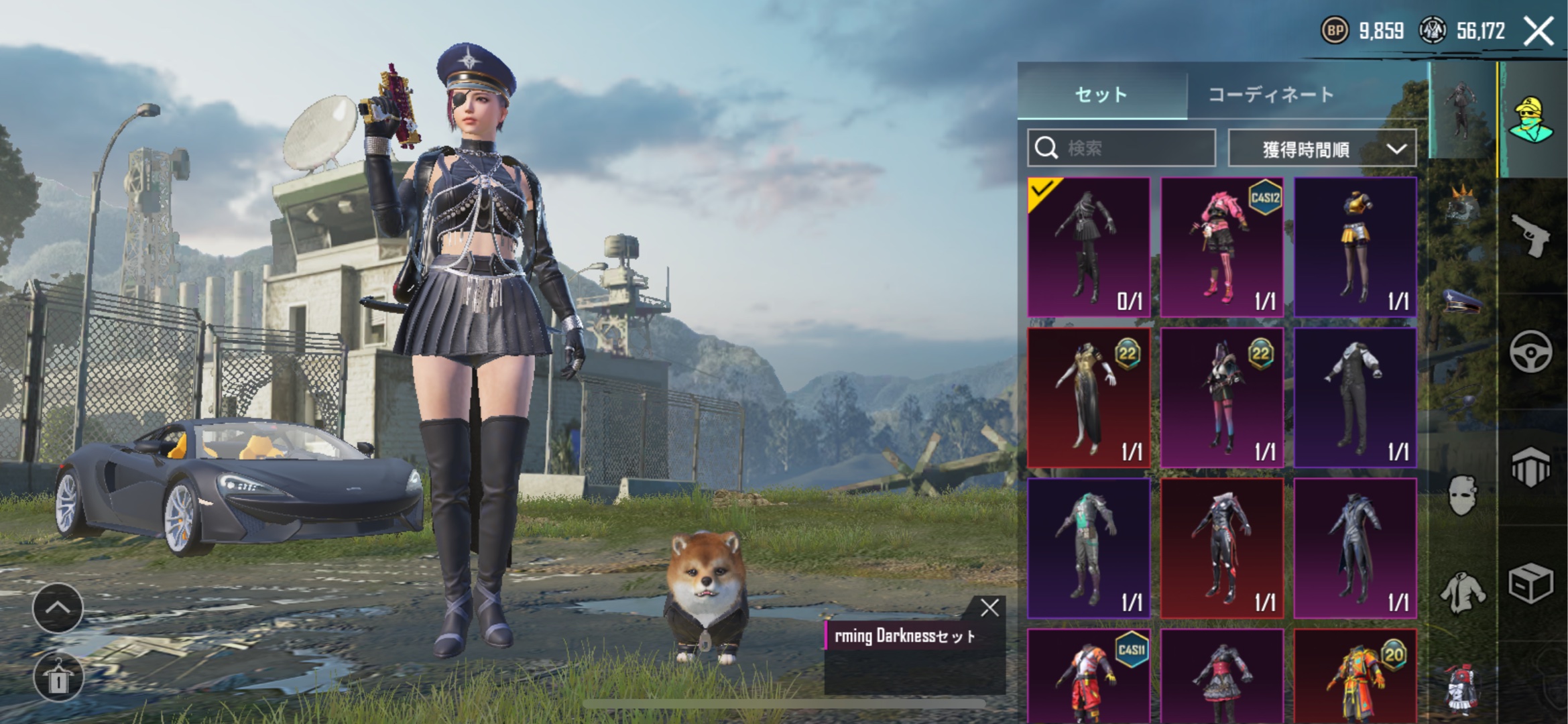Image resolution: width=1568 pixels, height=724 pixels.
Task: Select the セット tab
Action: coord(1101,95)
